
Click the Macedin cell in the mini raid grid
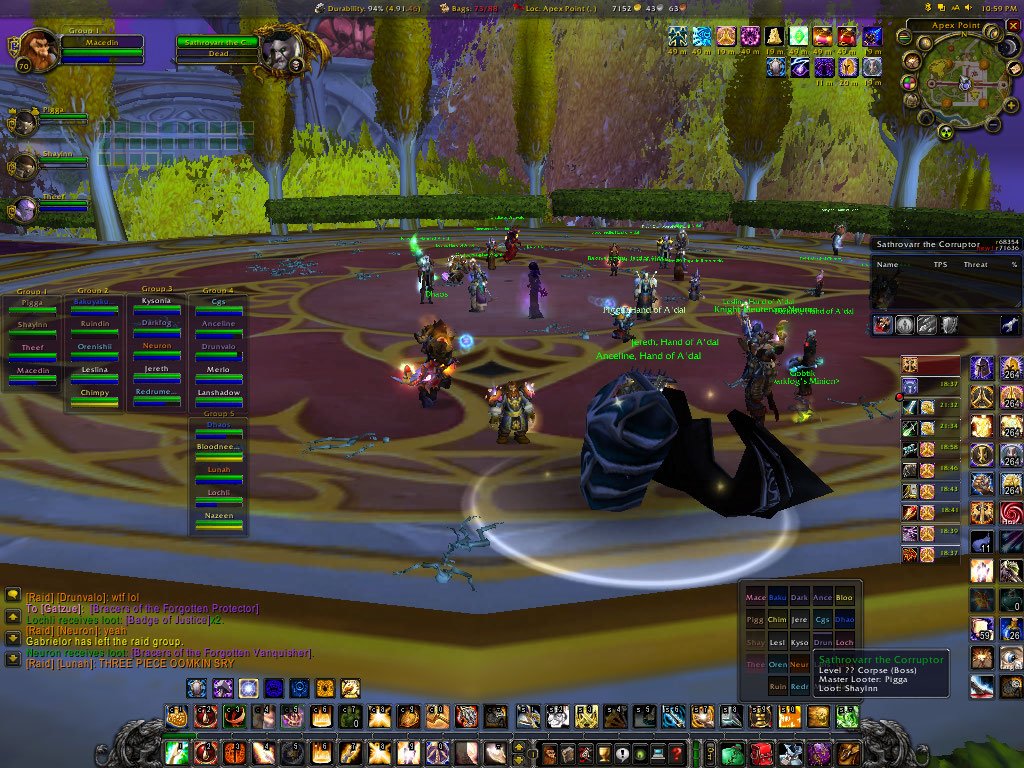(x=755, y=598)
